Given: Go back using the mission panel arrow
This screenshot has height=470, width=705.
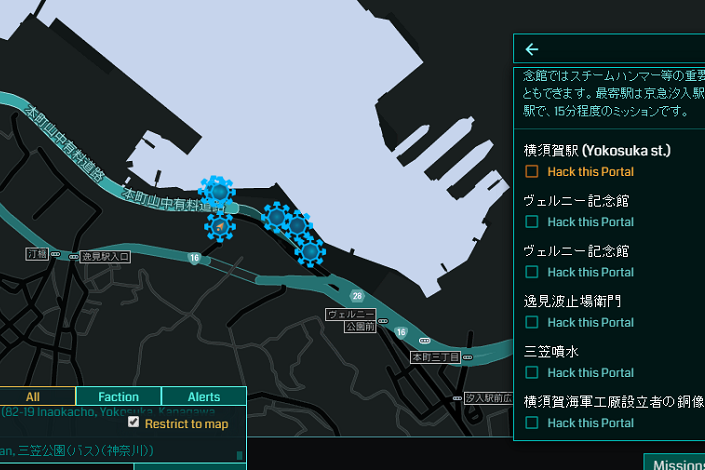Looking at the screenshot, I should pos(532,49).
